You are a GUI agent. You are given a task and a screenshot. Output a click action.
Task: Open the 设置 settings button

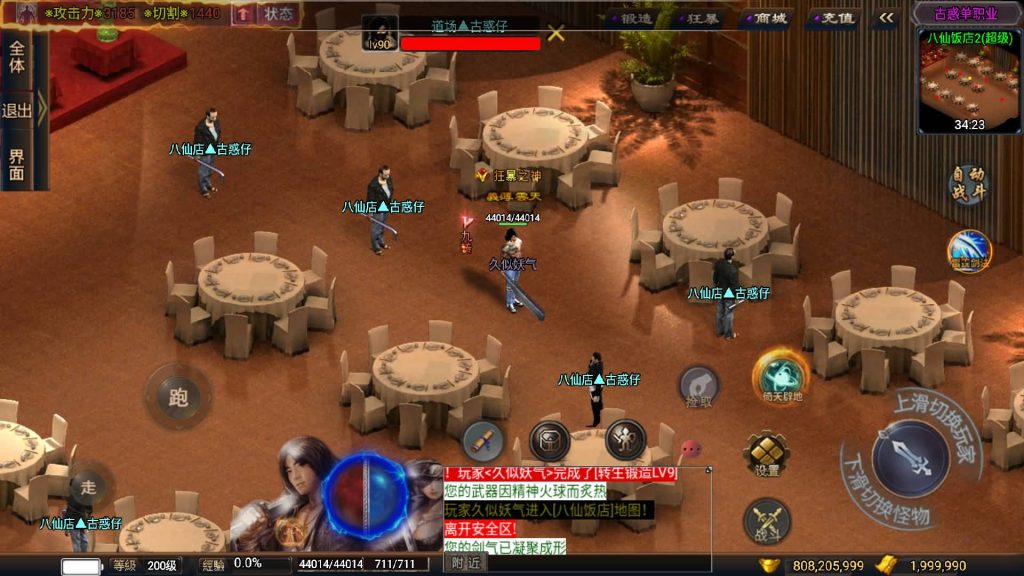(767, 455)
